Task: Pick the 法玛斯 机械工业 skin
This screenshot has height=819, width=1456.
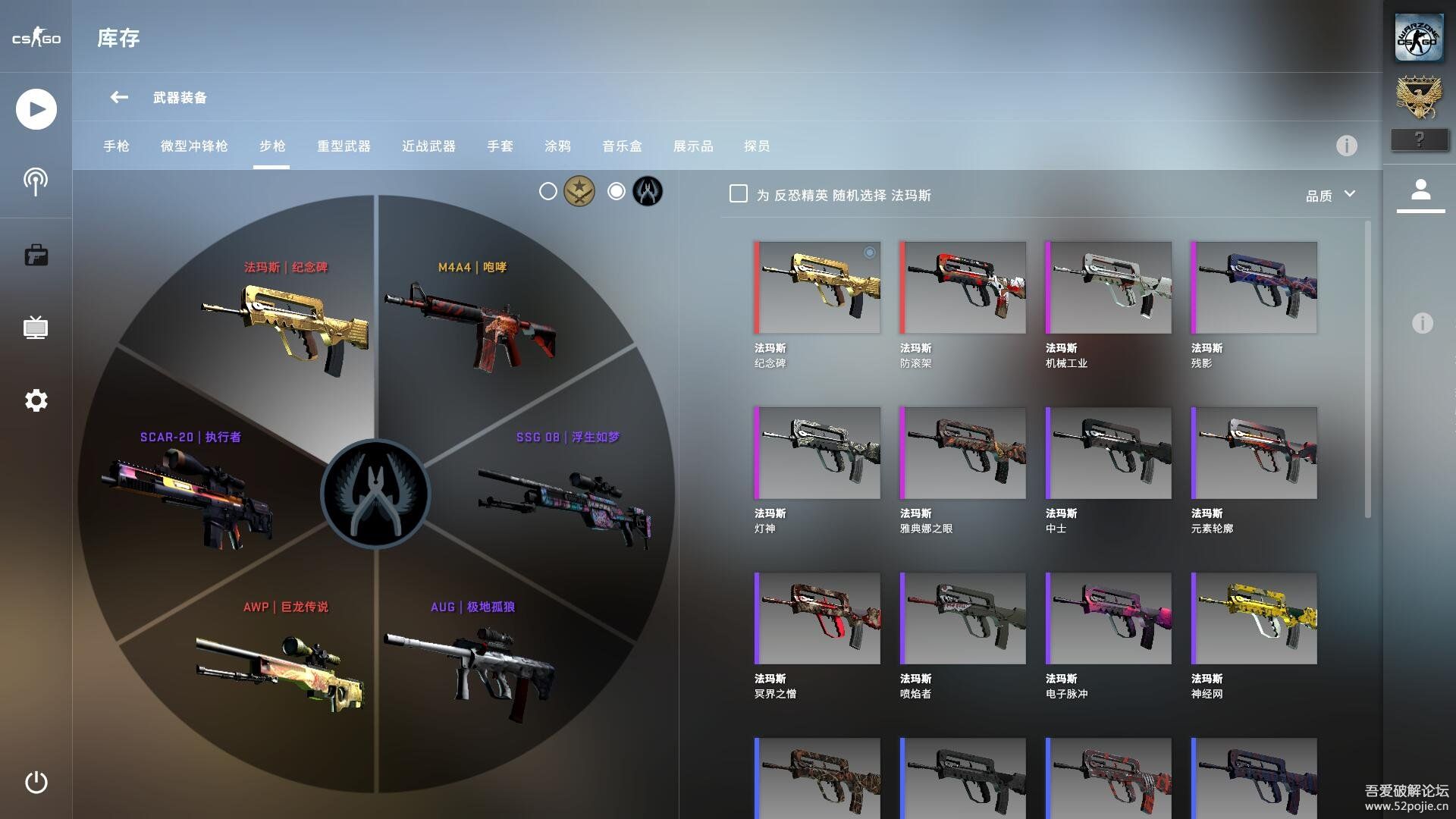Action: point(1108,288)
